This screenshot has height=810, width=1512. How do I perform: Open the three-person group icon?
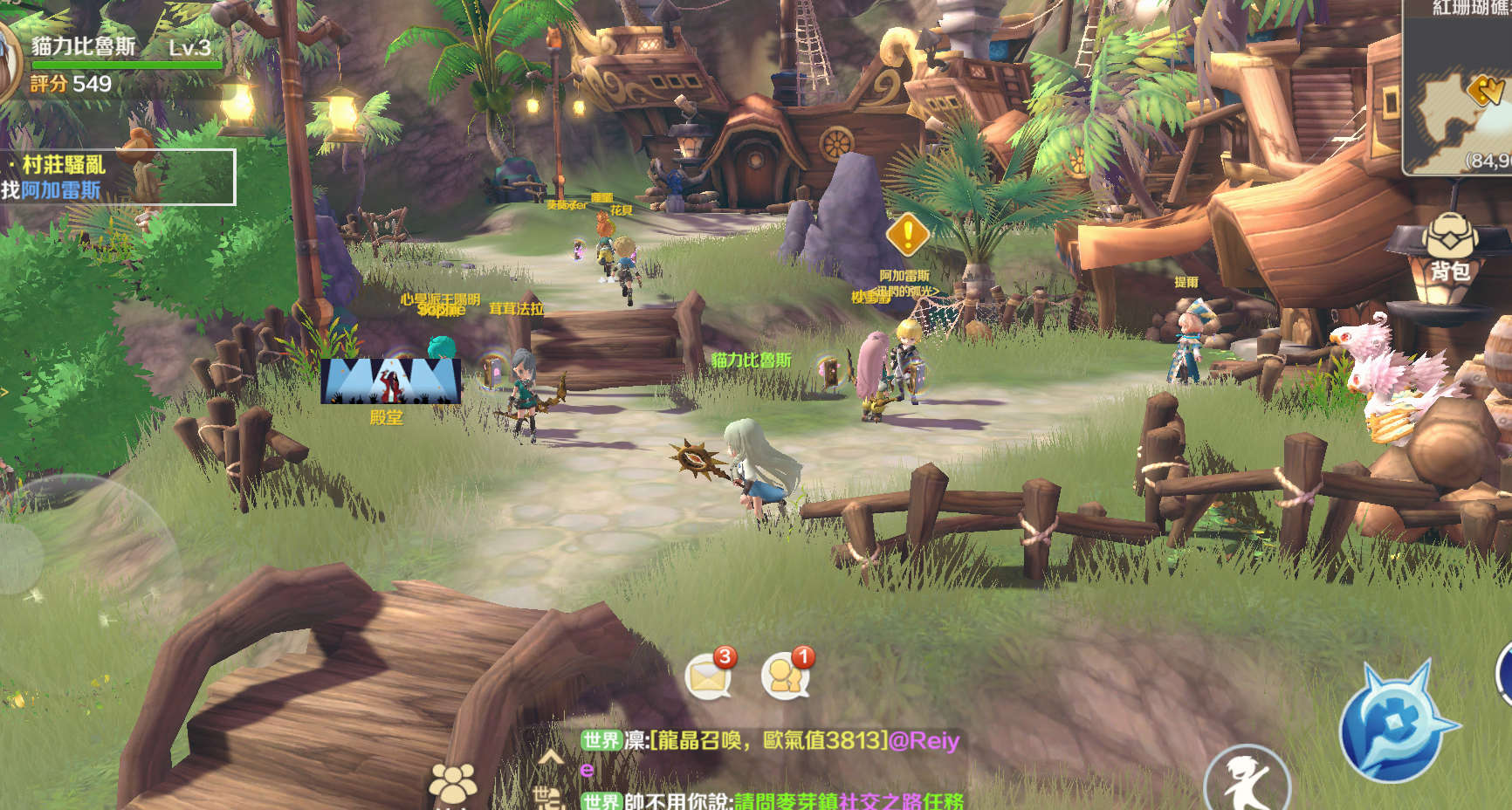pos(452,784)
